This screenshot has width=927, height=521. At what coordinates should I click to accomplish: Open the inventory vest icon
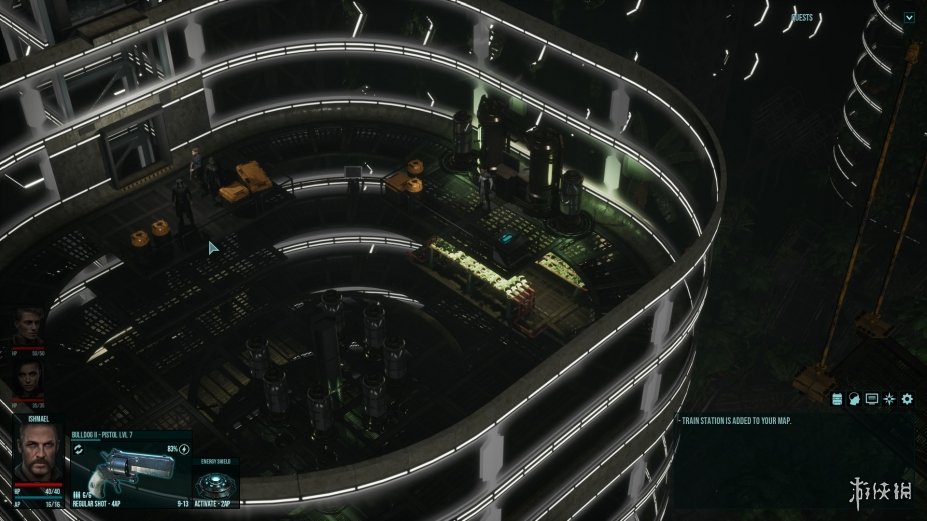[837, 399]
